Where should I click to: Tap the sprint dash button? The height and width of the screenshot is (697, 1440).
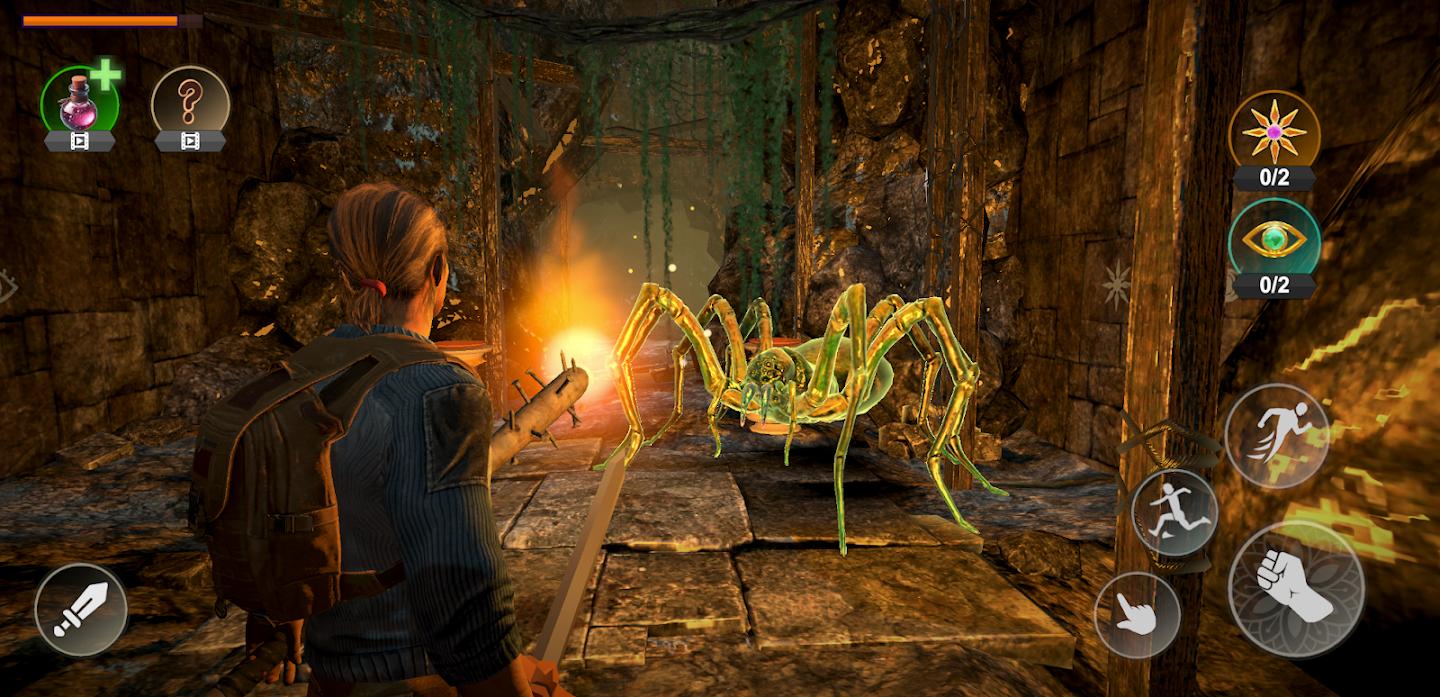tap(1277, 436)
